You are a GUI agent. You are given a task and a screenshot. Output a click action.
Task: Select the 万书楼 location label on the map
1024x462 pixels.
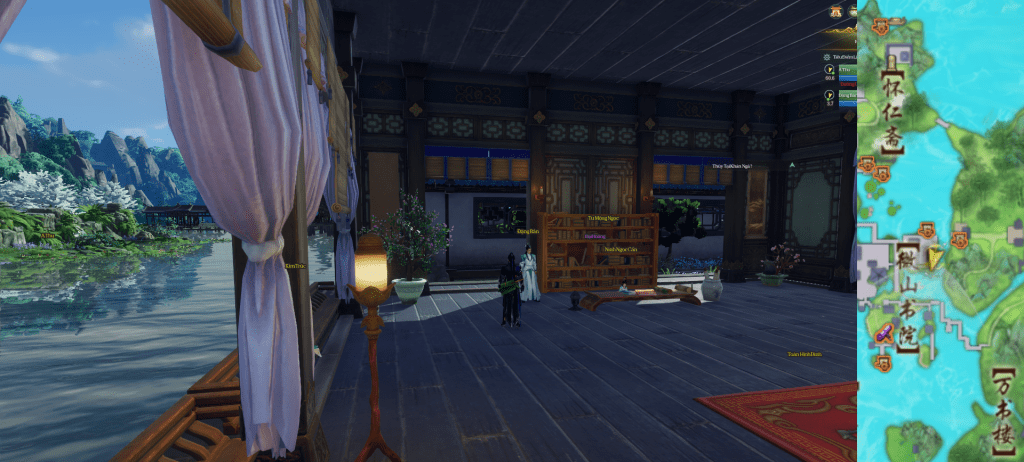click(x=1005, y=411)
